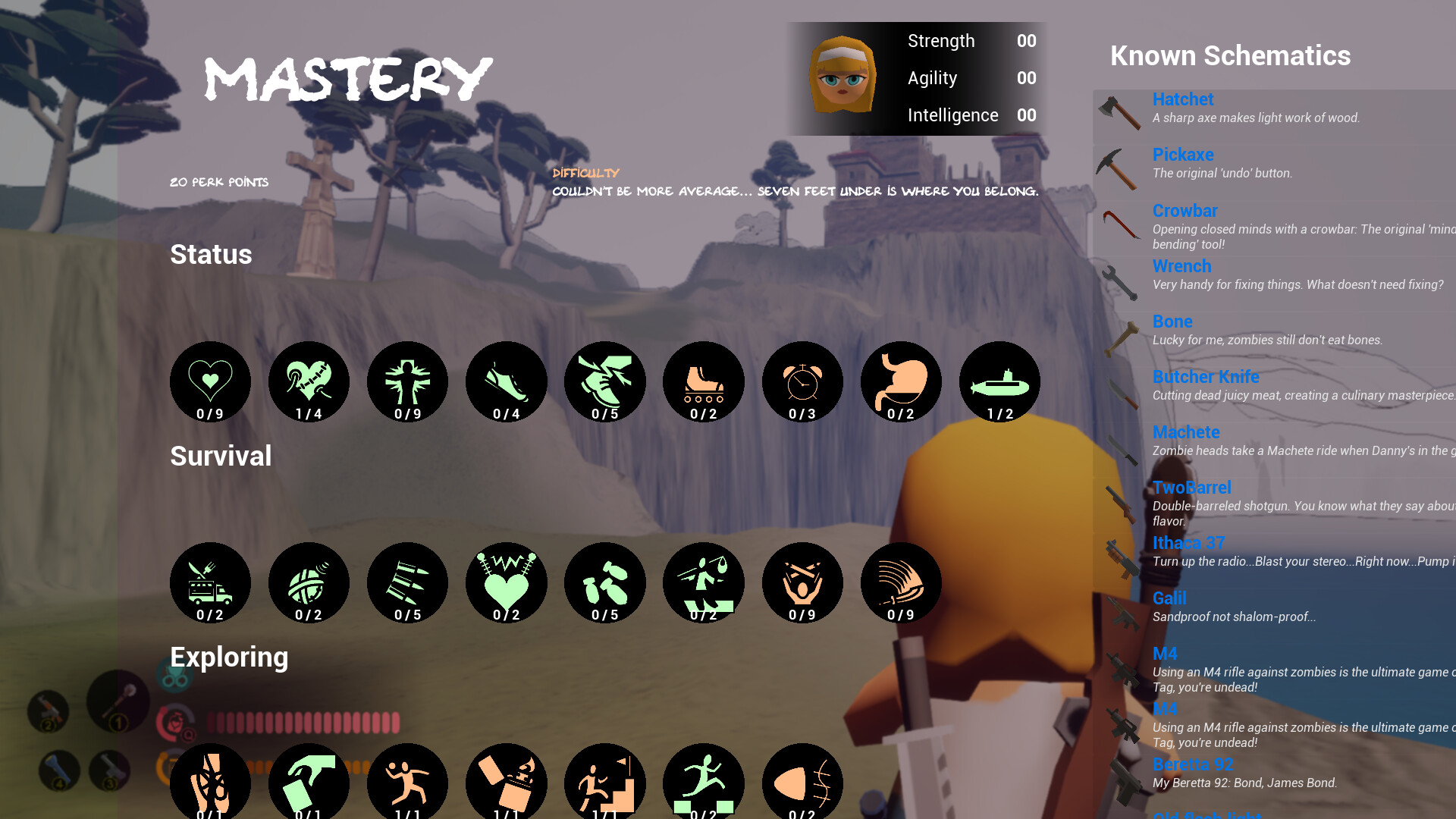1456x819 pixels.
Task: Click the Zippo lighter perk under Exploring
Action: [x=506, y=781]
